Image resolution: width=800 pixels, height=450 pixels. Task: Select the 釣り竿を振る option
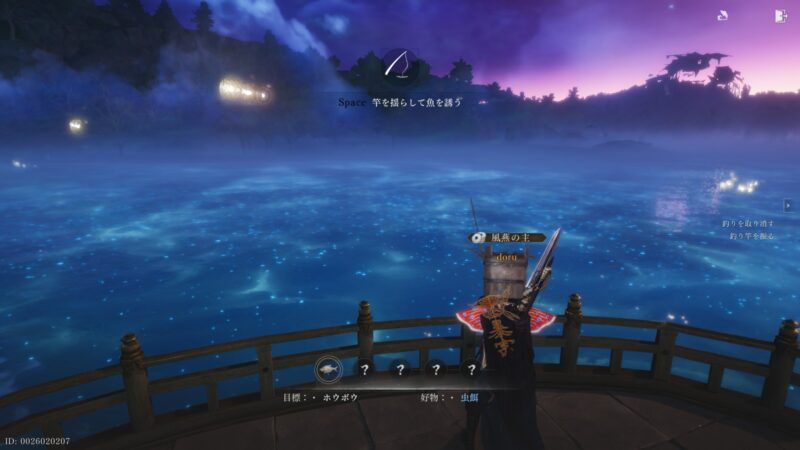pyautogui.click(x=751, y=236)
